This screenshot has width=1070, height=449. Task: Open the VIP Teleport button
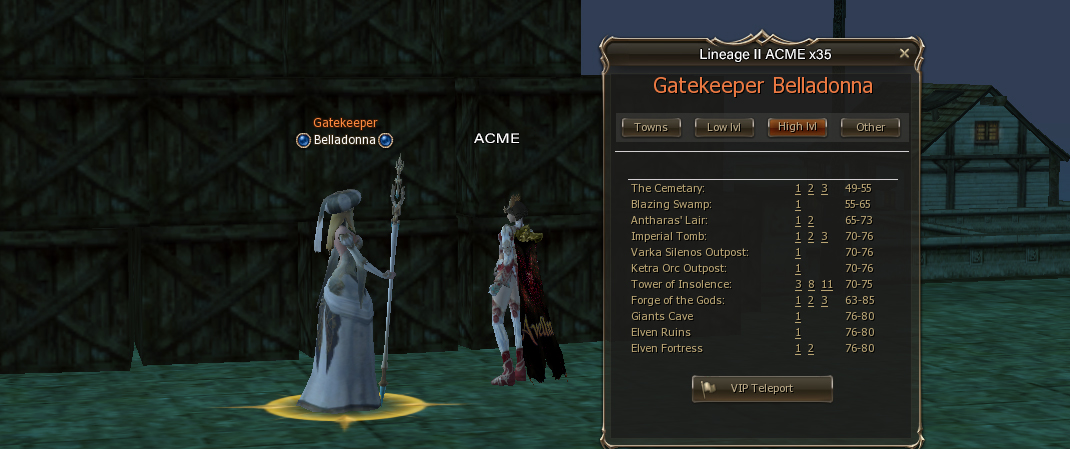point(762,388)
